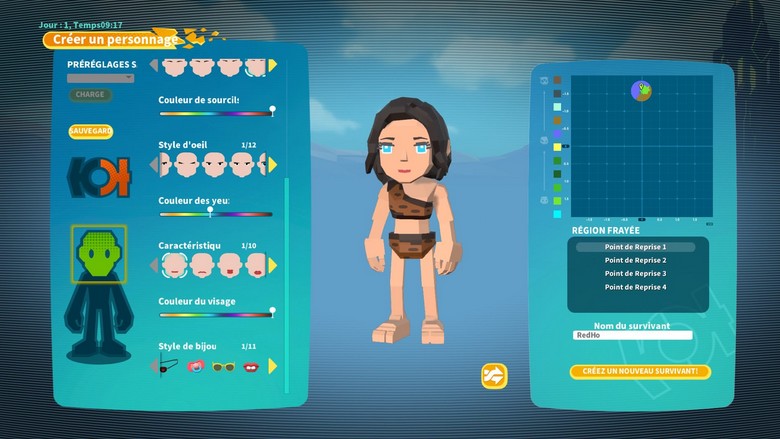Image resolution: width=780 pixels, height=439 pixels.
Task: Choose the yellow sunglasses accessory
Action: point(225,366)
